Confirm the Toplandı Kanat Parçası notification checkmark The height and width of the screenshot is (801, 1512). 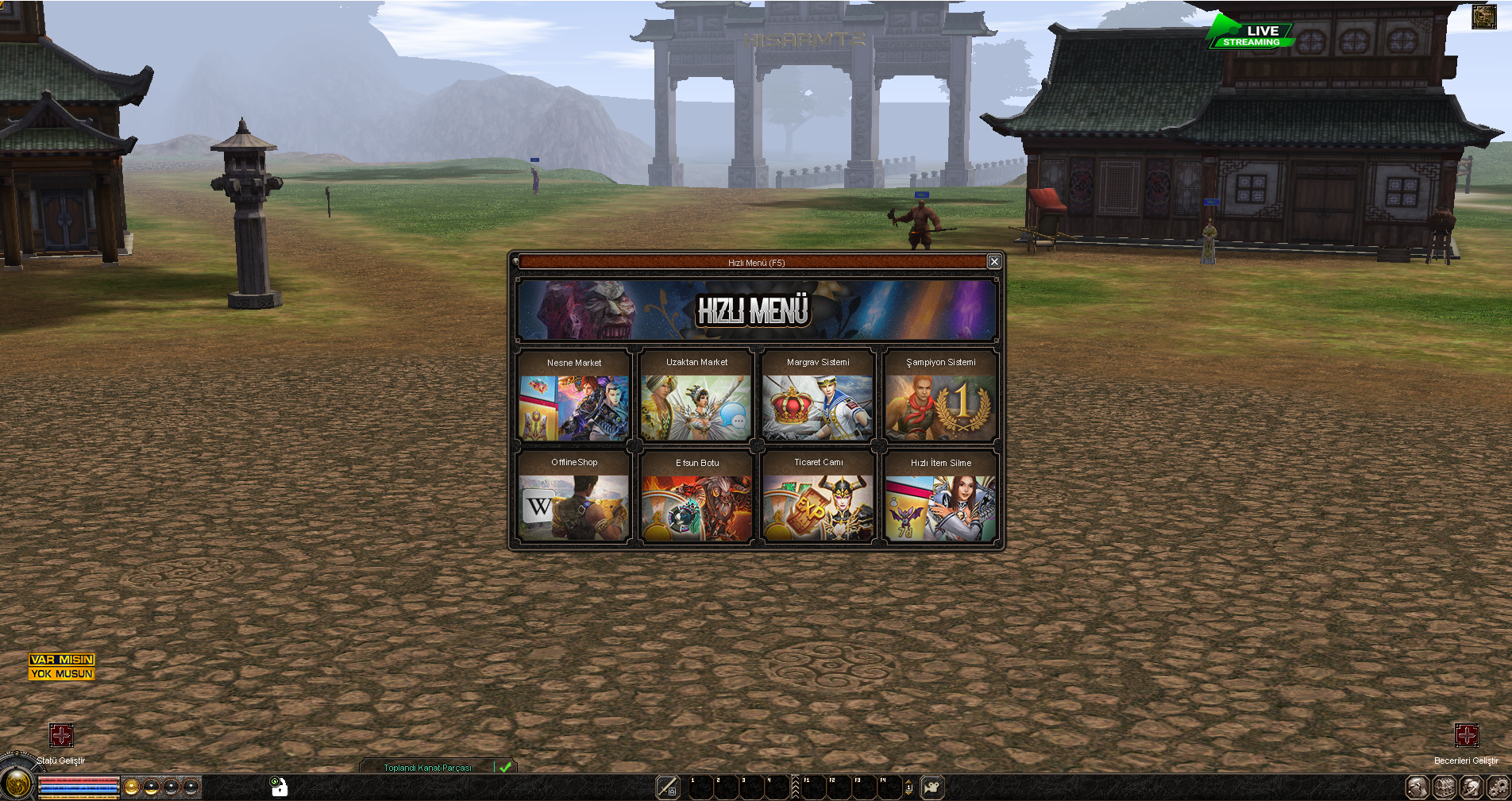pos(505,768)
